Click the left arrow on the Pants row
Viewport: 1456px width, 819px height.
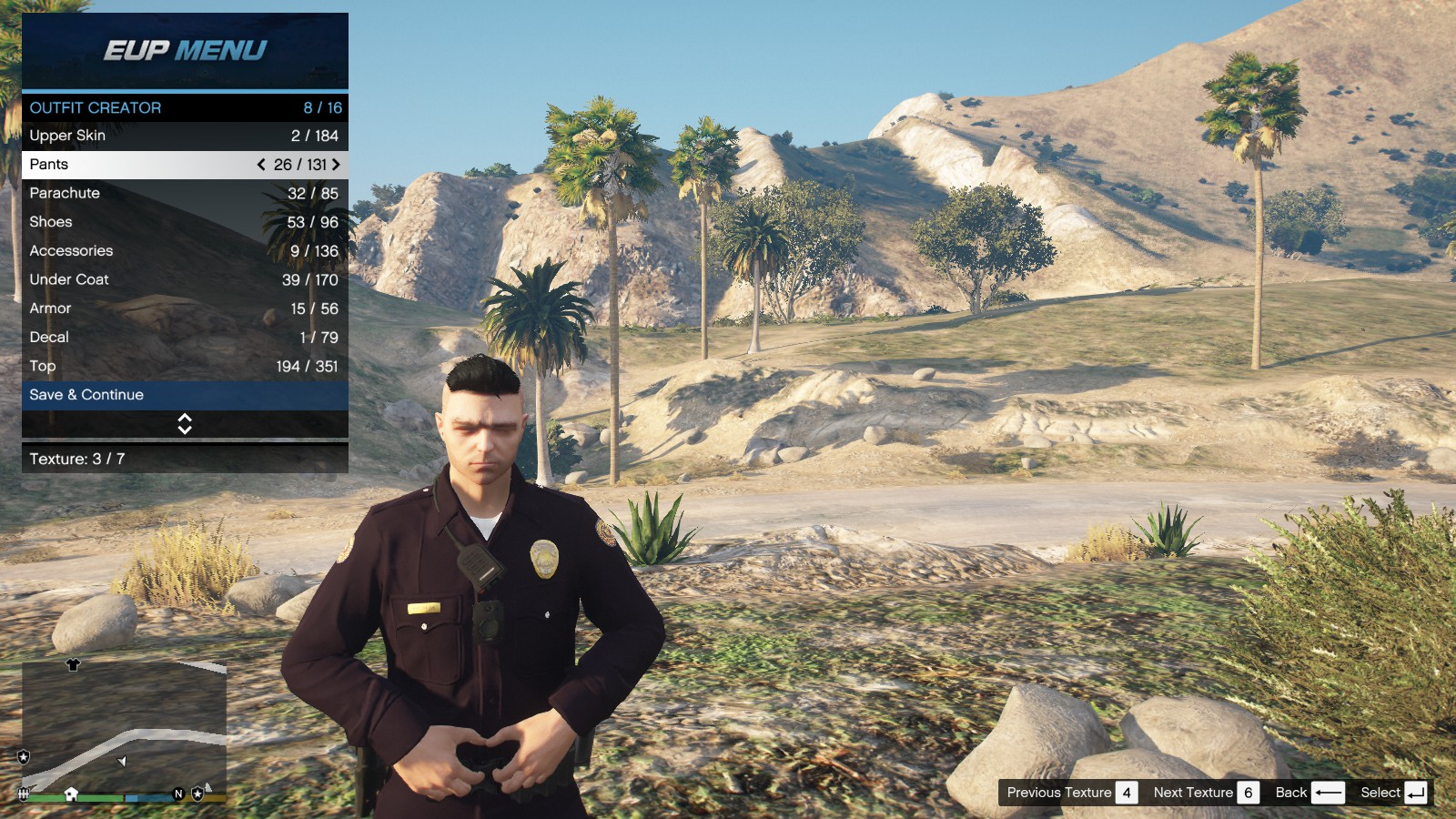261,165
